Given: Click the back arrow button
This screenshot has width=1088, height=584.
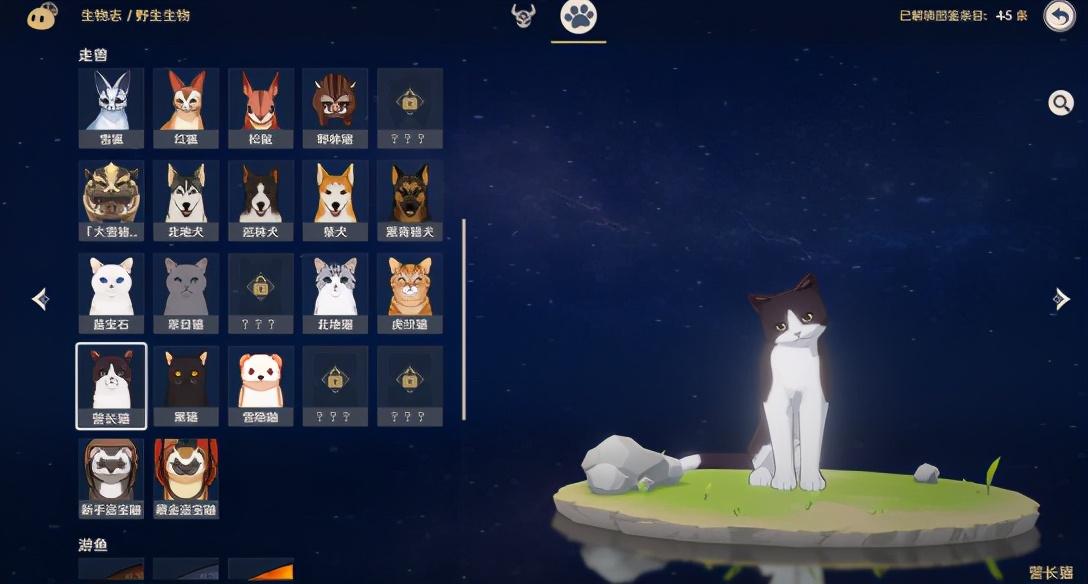Looking at the screenshot, I should click(1059, 16).
